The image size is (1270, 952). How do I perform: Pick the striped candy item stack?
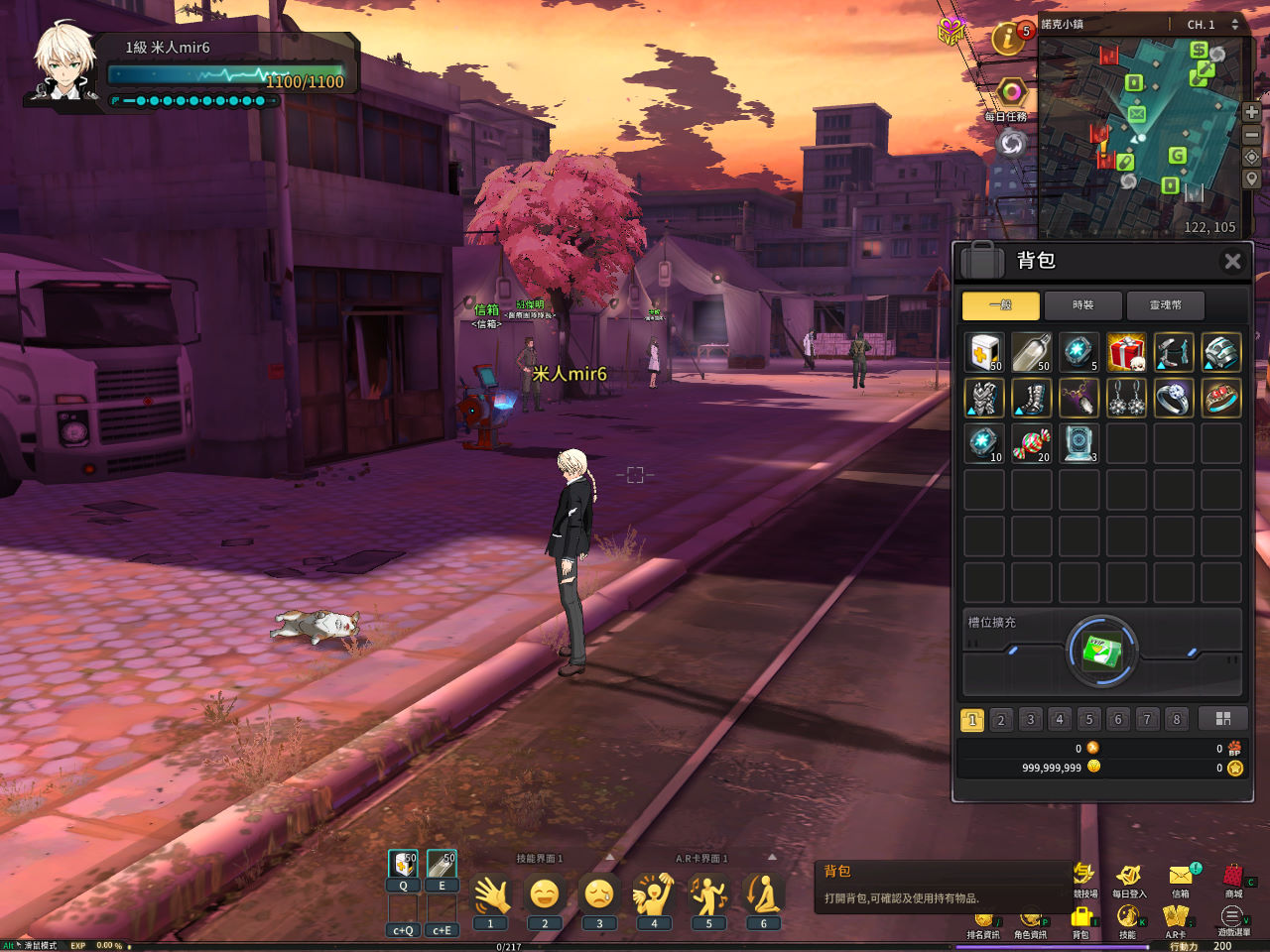coord(1031,443)
